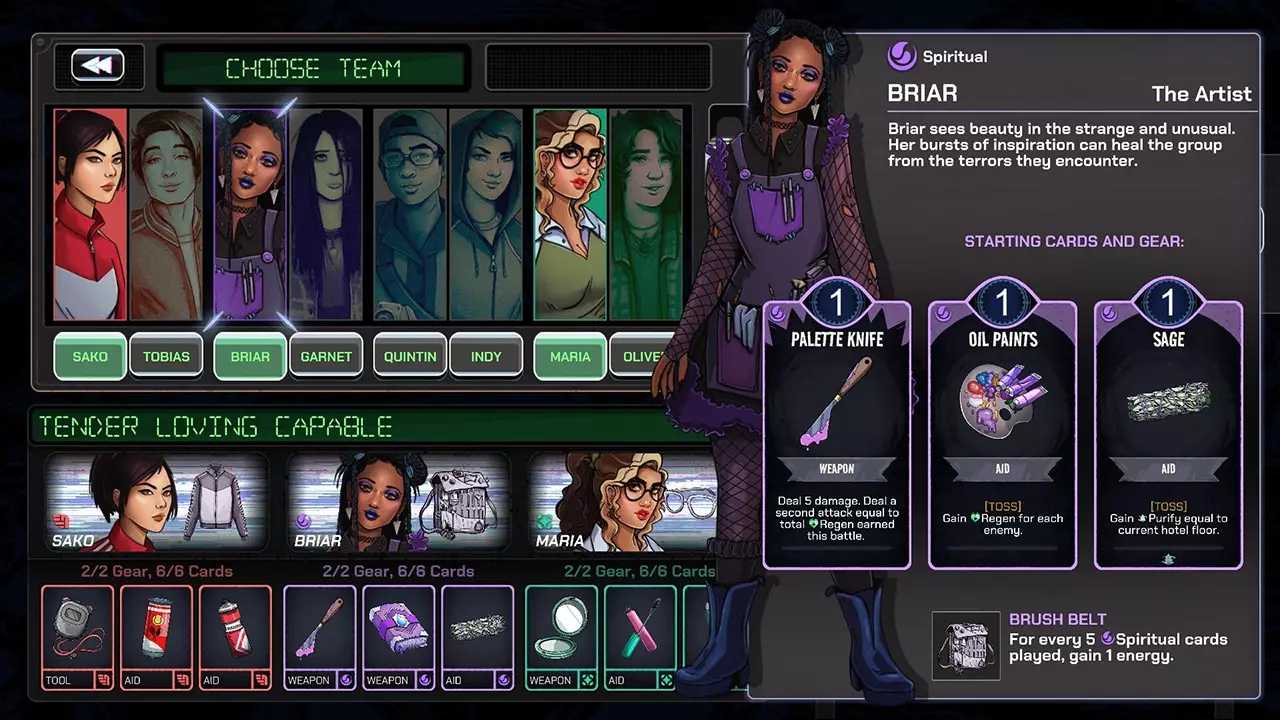Toggle the Maria name button

coord(570,356)
